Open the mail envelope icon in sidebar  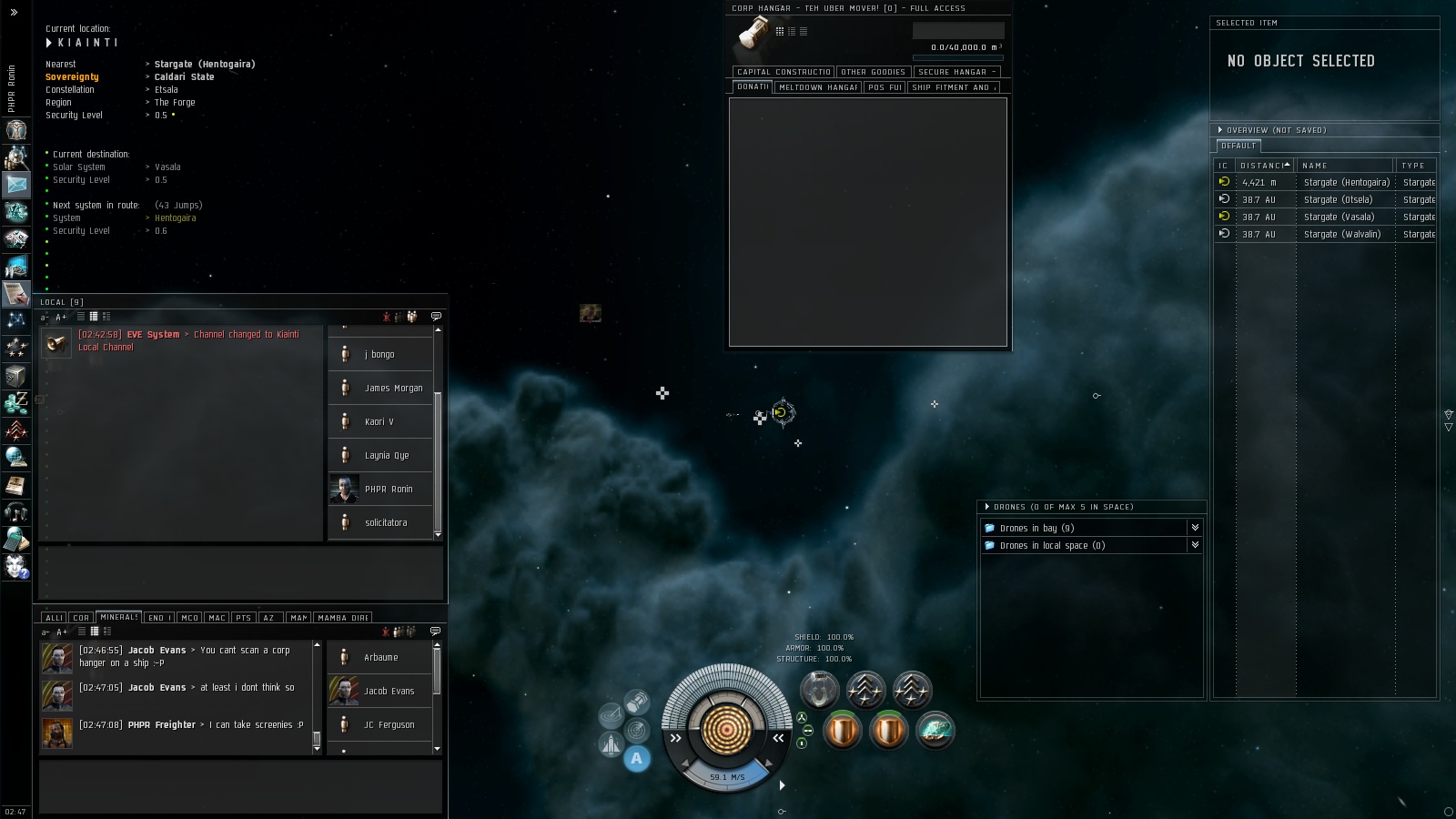[15, 184]
